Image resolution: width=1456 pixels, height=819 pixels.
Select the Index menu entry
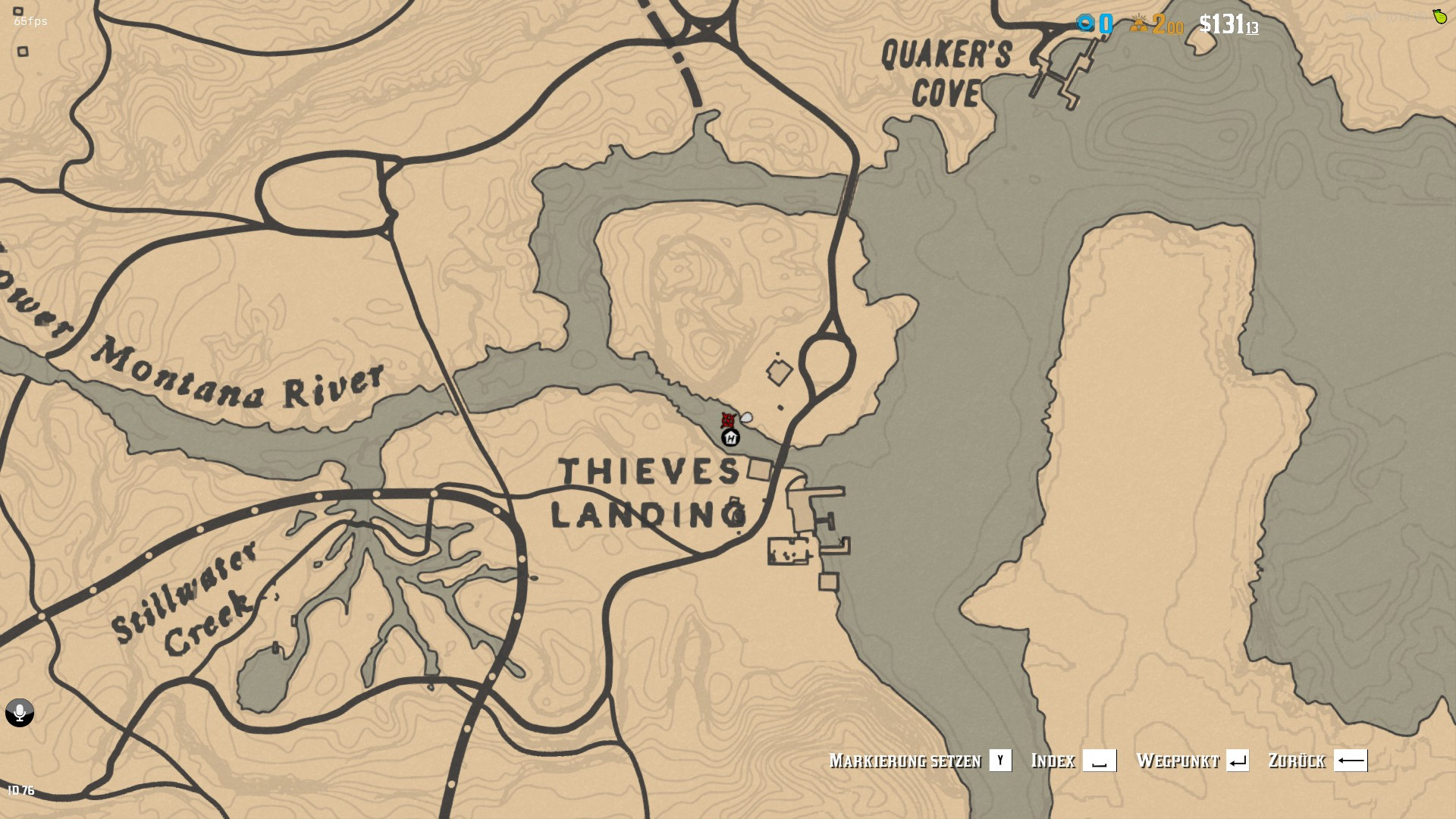tap(1053, 761)
